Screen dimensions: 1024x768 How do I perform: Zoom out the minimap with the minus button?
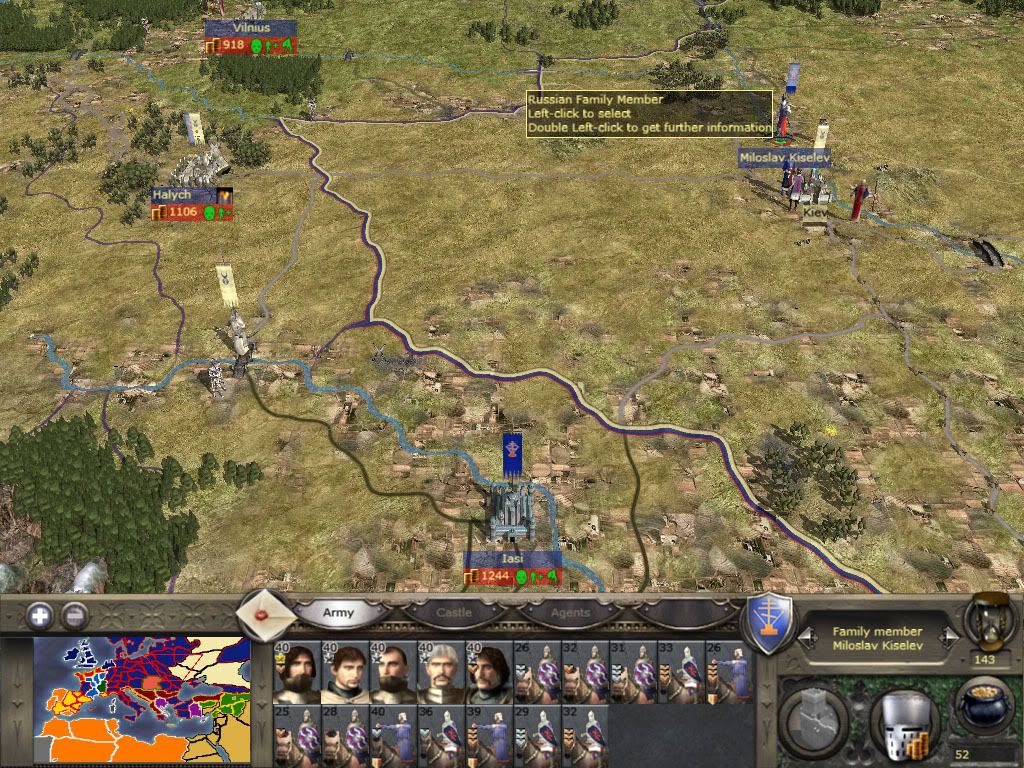(74, 615)
